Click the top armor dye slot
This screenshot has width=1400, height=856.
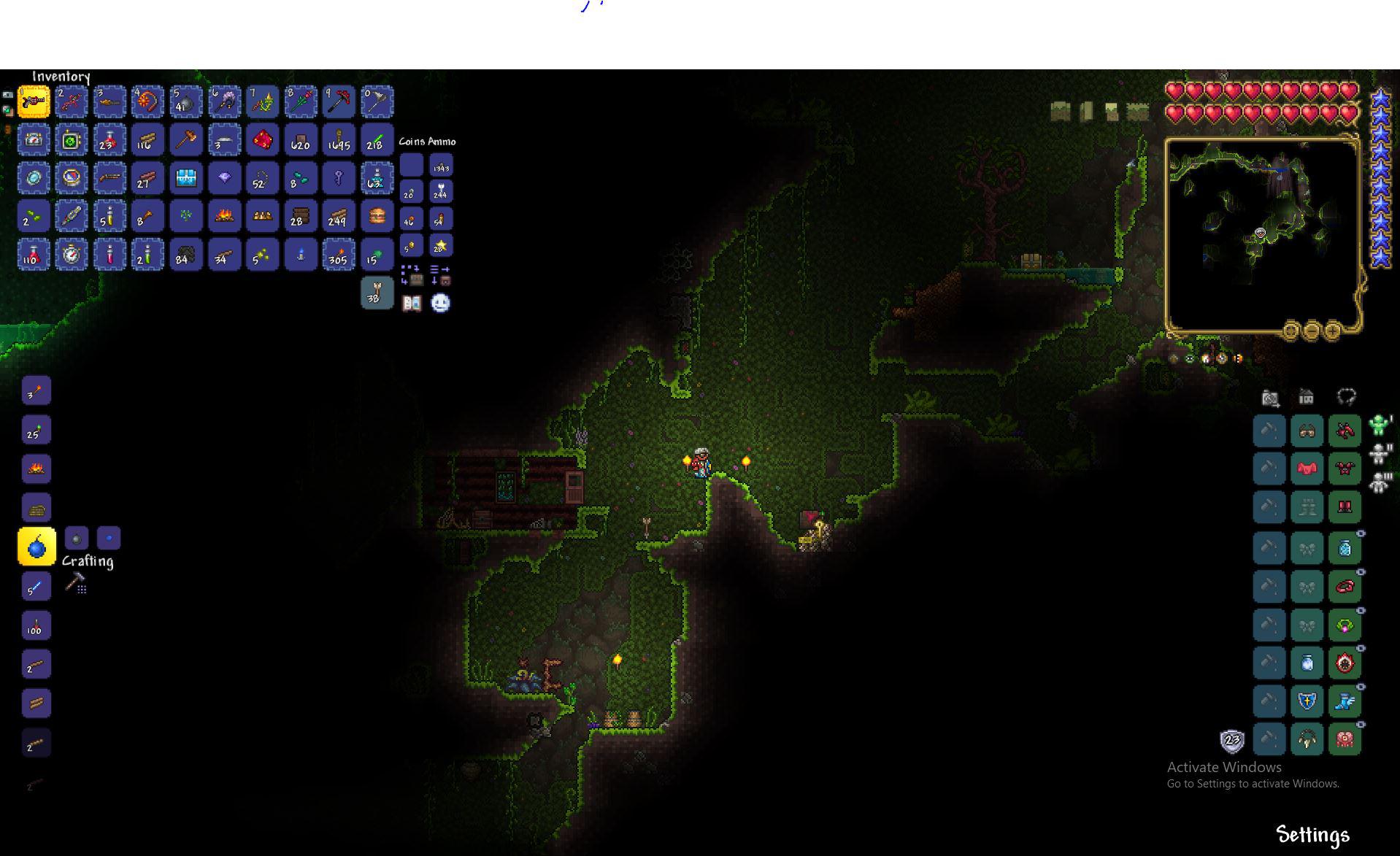coord(1269,430)
